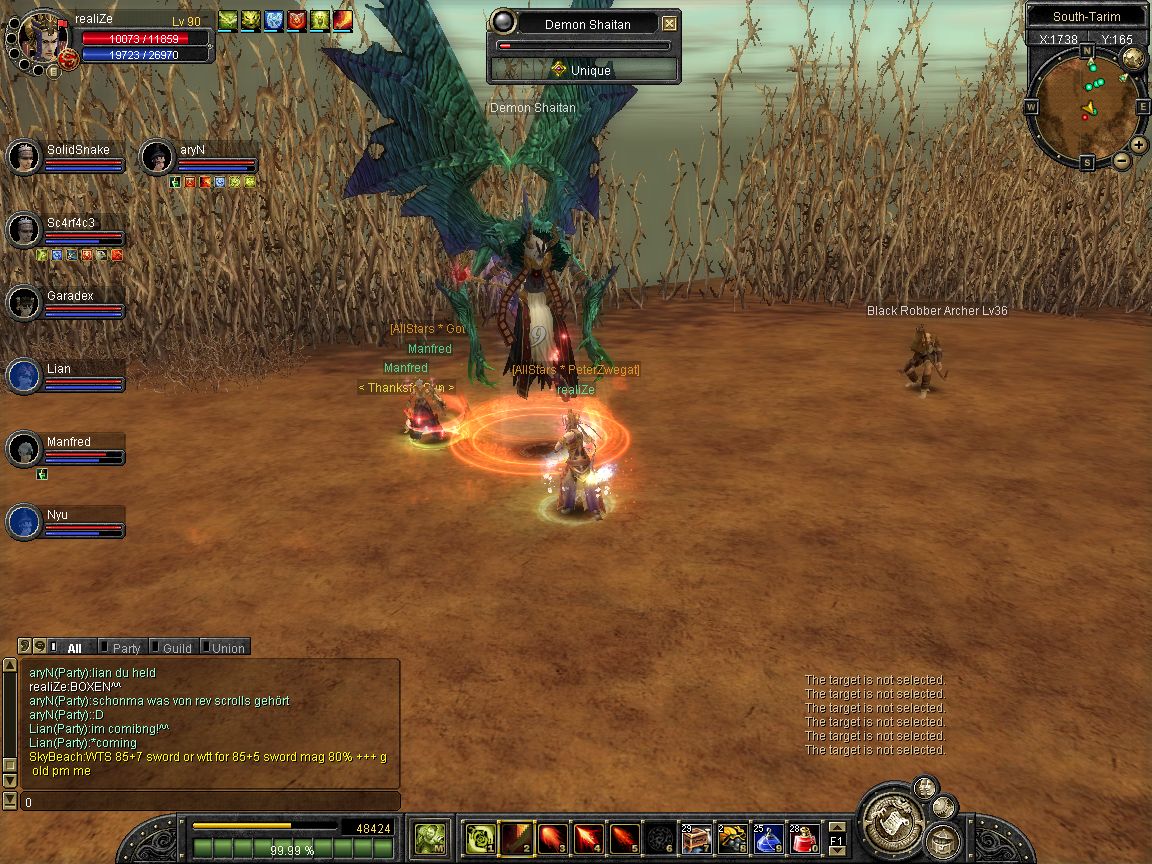
Task: Use the blue mana potion in slot 9
Action: 767,838
